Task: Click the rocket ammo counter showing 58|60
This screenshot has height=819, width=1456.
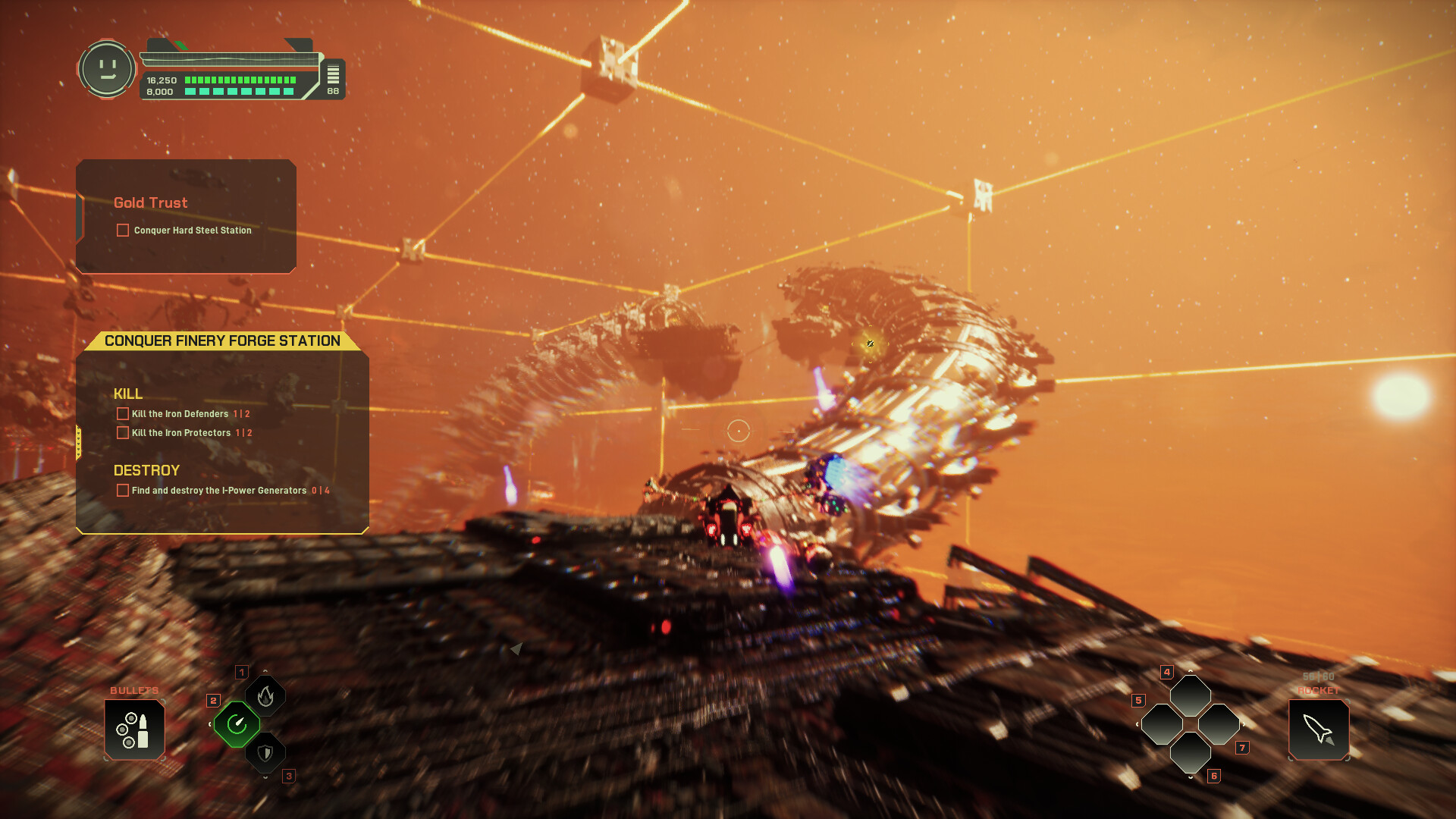Action: point(1317,675)
